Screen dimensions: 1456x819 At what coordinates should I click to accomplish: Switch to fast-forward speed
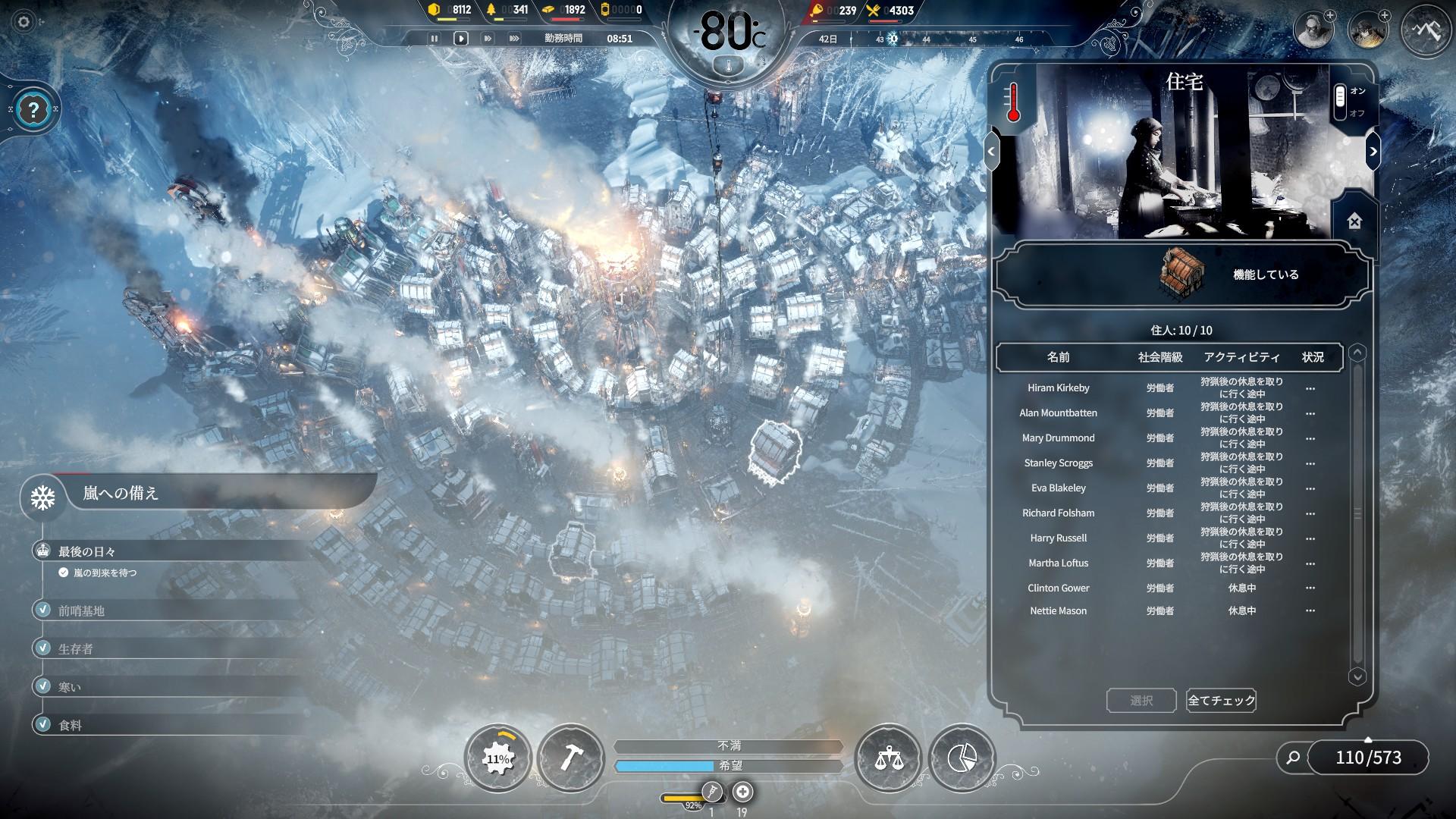point(488,38)
